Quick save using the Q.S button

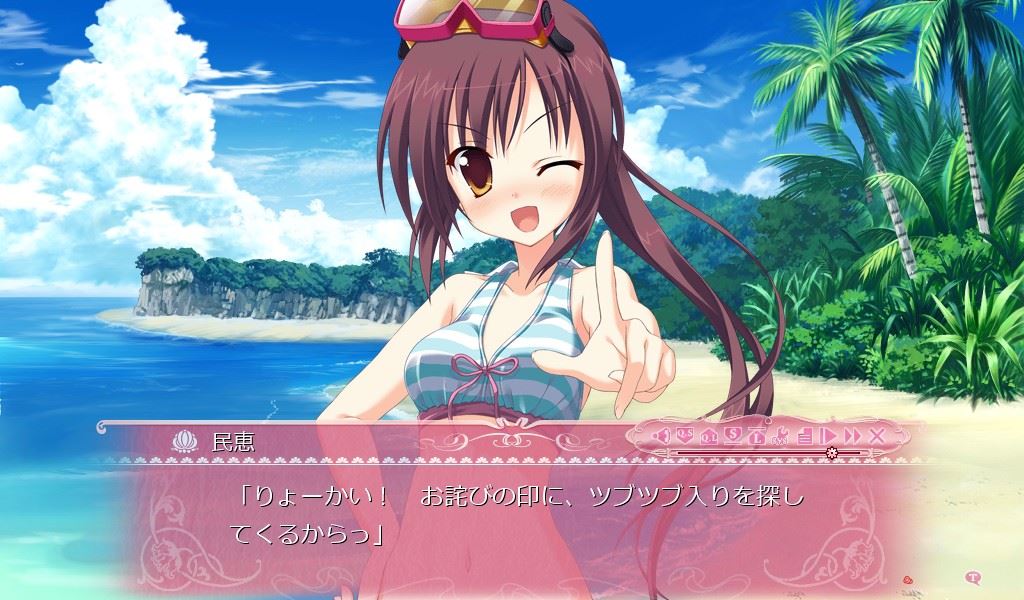685,435
